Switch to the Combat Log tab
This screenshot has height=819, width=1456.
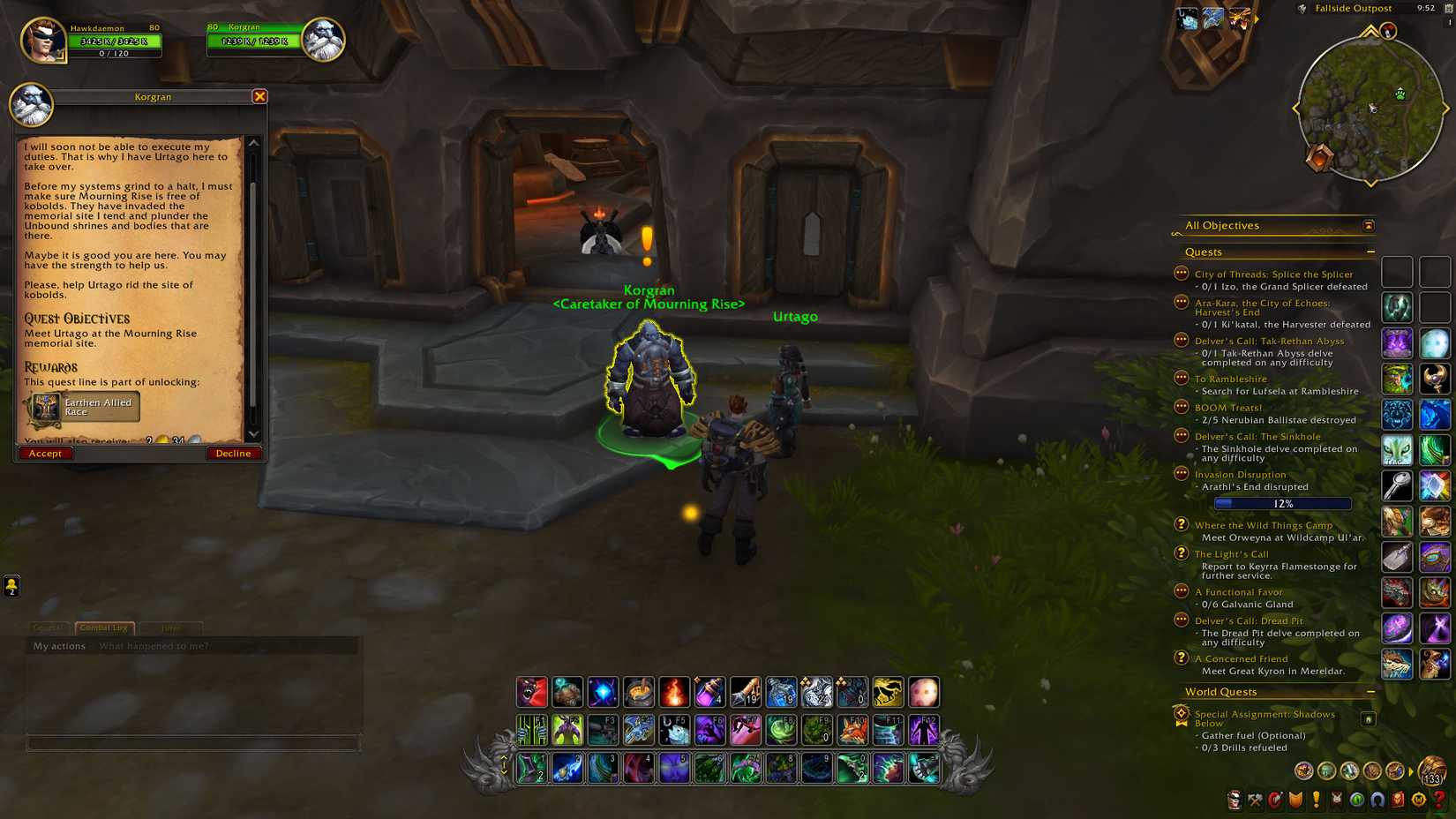tap(103, 627)
